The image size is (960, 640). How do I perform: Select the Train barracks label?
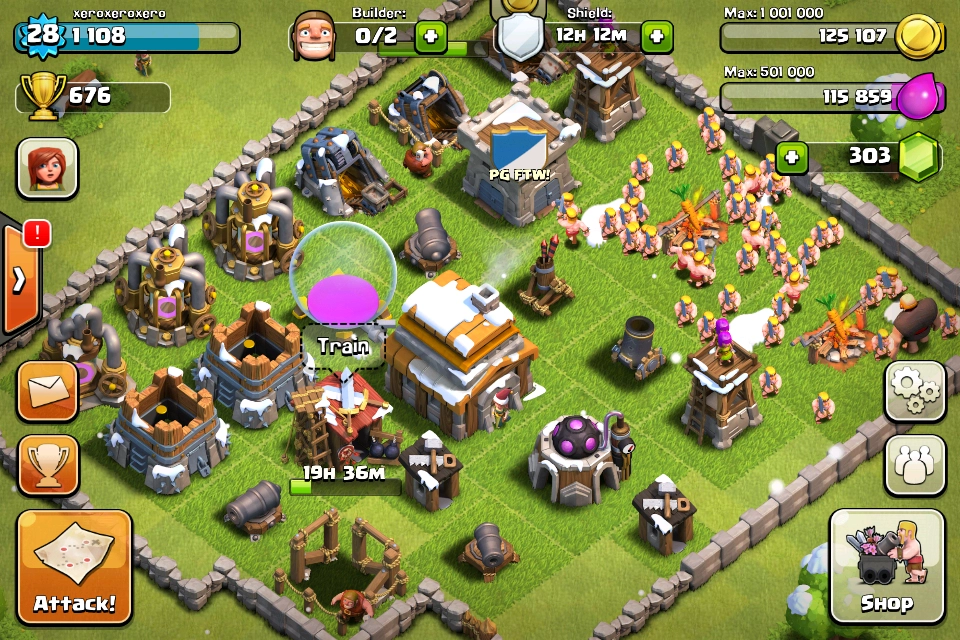[x=343, y=347]
